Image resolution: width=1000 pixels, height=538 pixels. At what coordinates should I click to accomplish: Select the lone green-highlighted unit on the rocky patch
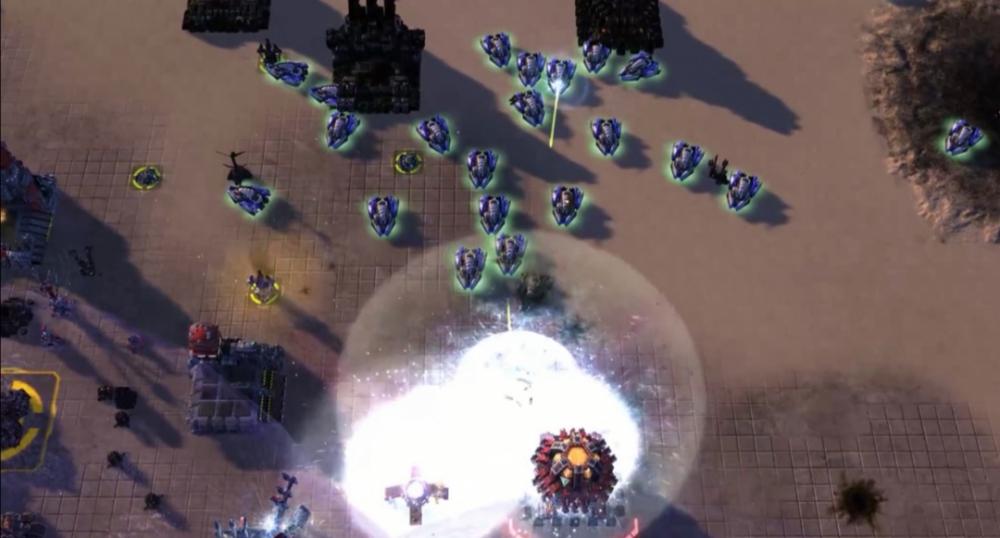962,136
